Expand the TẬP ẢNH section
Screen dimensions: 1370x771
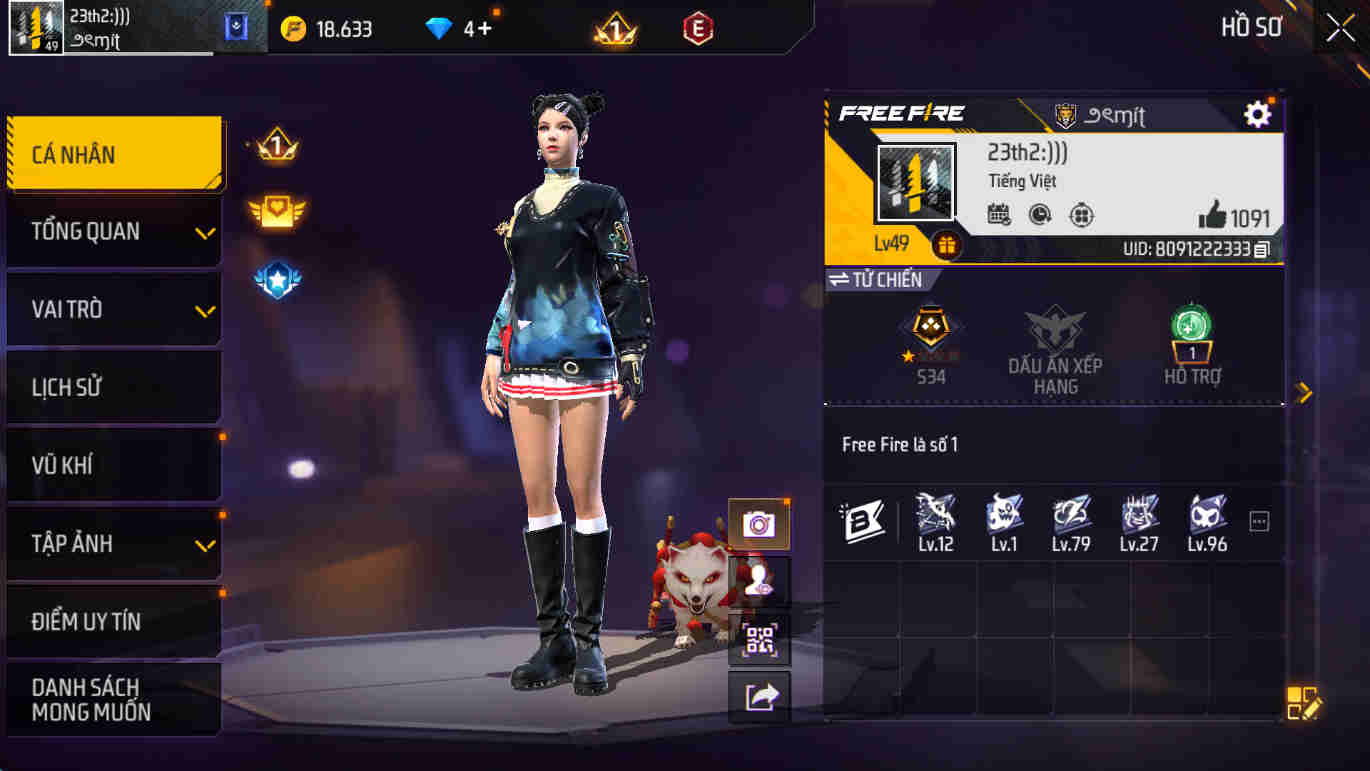pyautogui.click(x=110, y=543)
